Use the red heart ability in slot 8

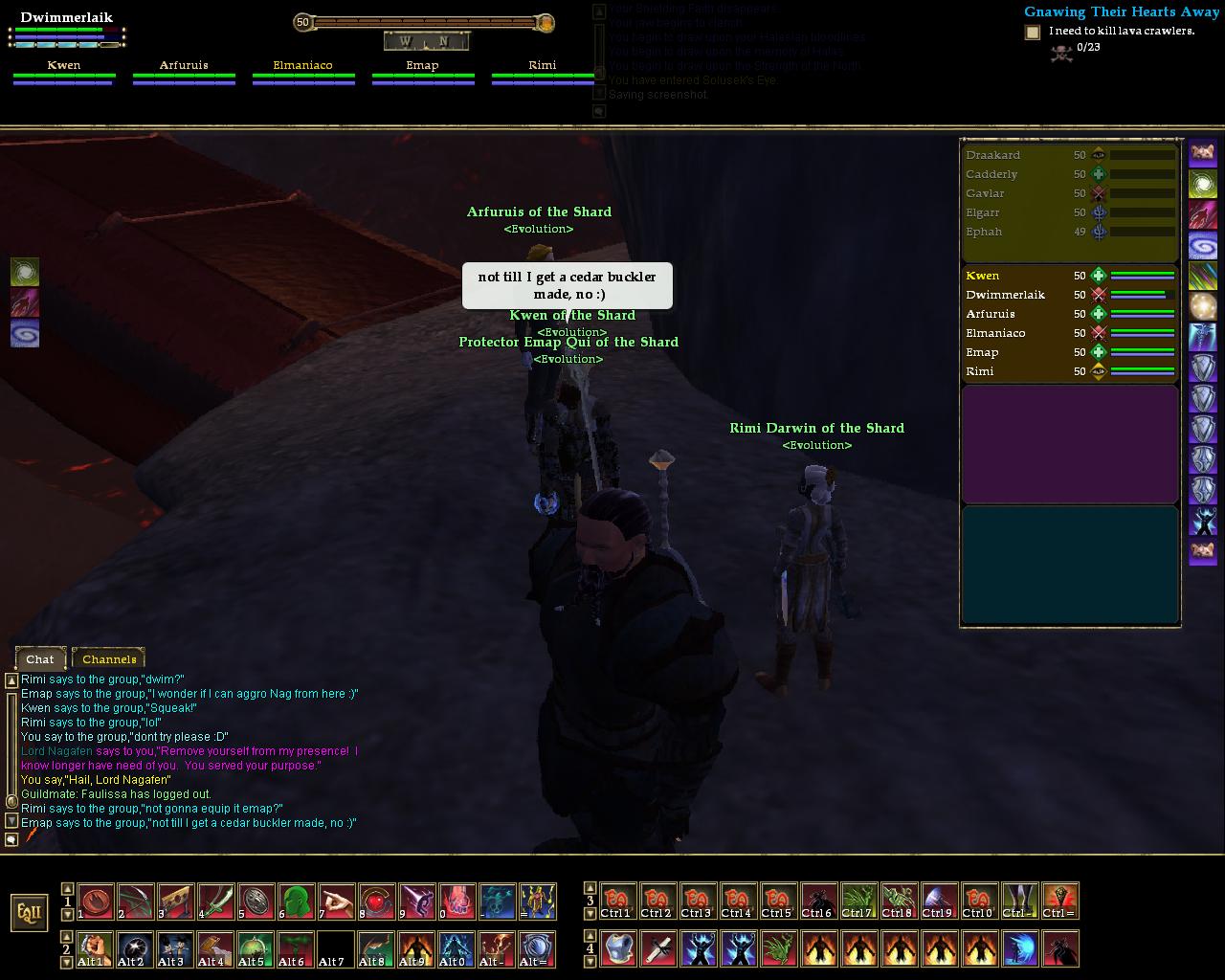pos(376,901)
